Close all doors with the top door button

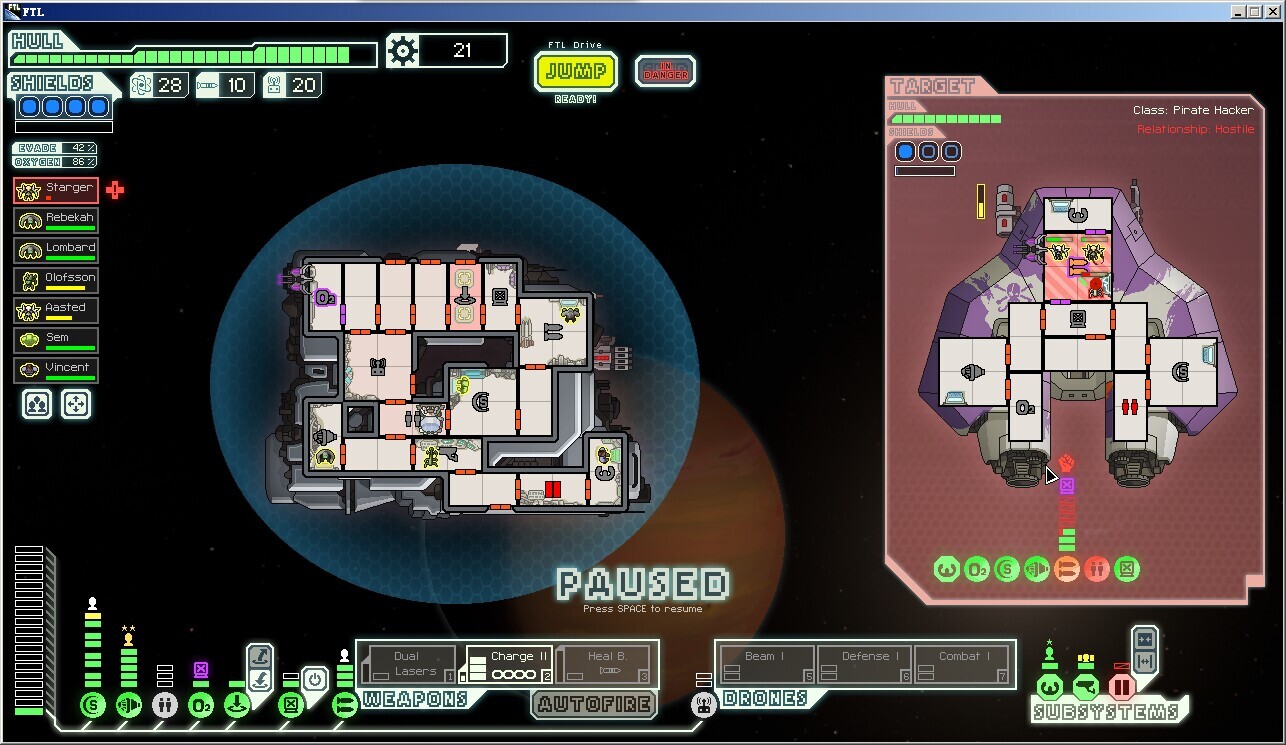(x=1145, y=639)
